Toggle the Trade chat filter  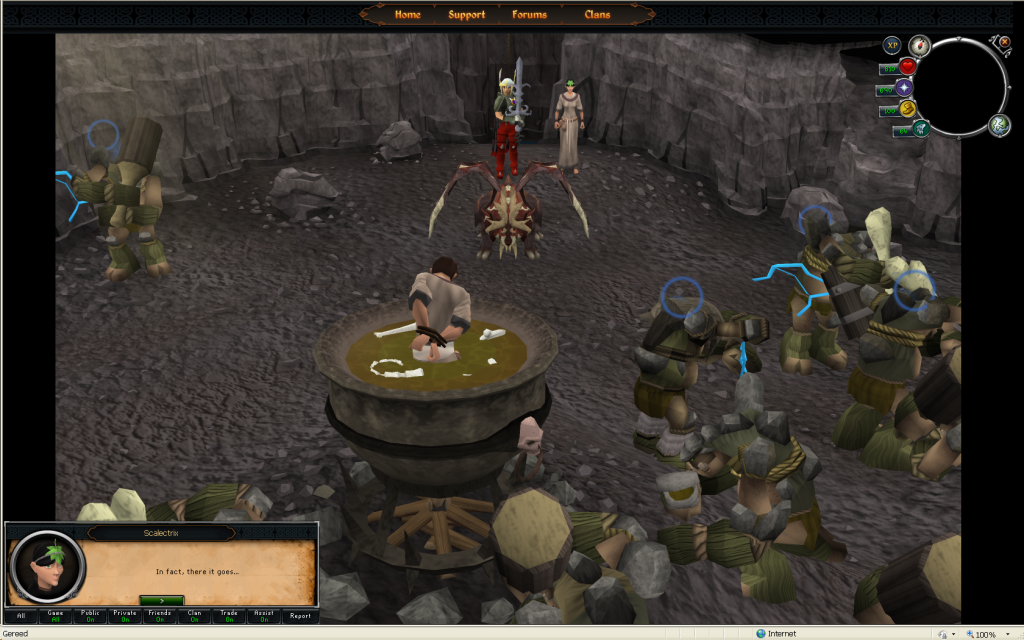[229, 616]
